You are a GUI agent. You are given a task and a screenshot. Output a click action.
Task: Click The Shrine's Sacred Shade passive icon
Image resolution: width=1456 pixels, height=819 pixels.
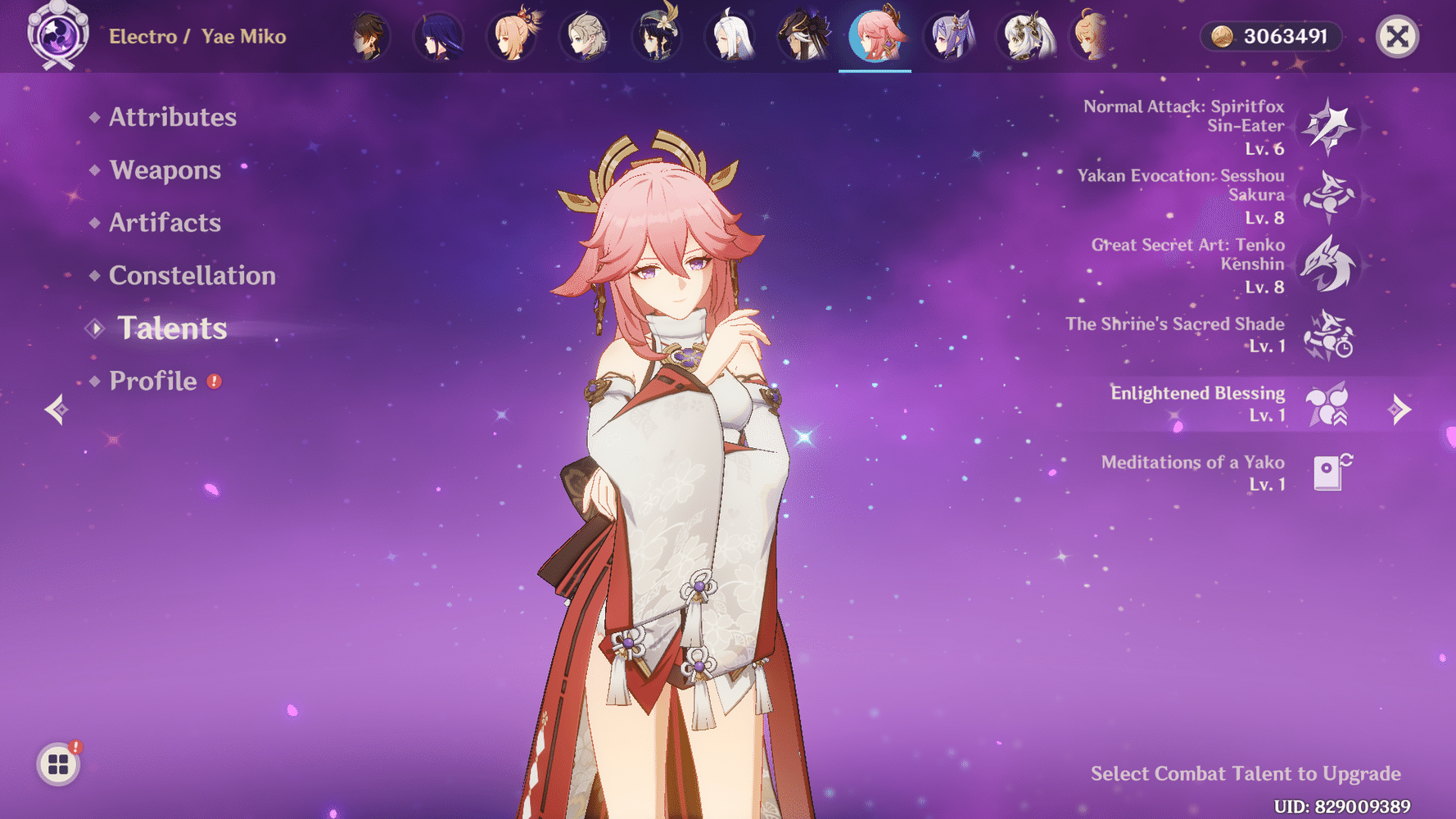pos(1329,336)
